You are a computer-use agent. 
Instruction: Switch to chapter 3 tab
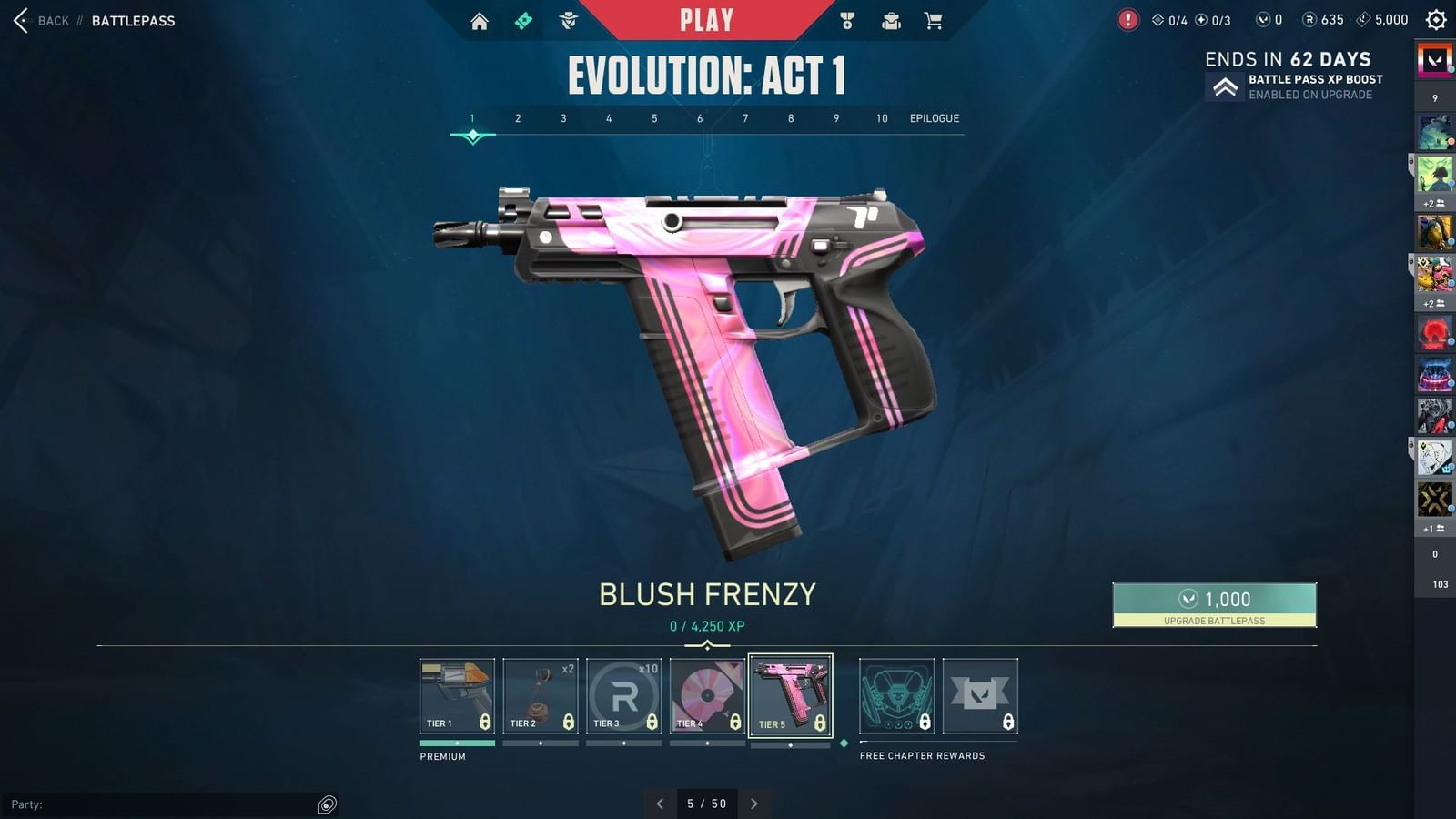click(563, 118)
